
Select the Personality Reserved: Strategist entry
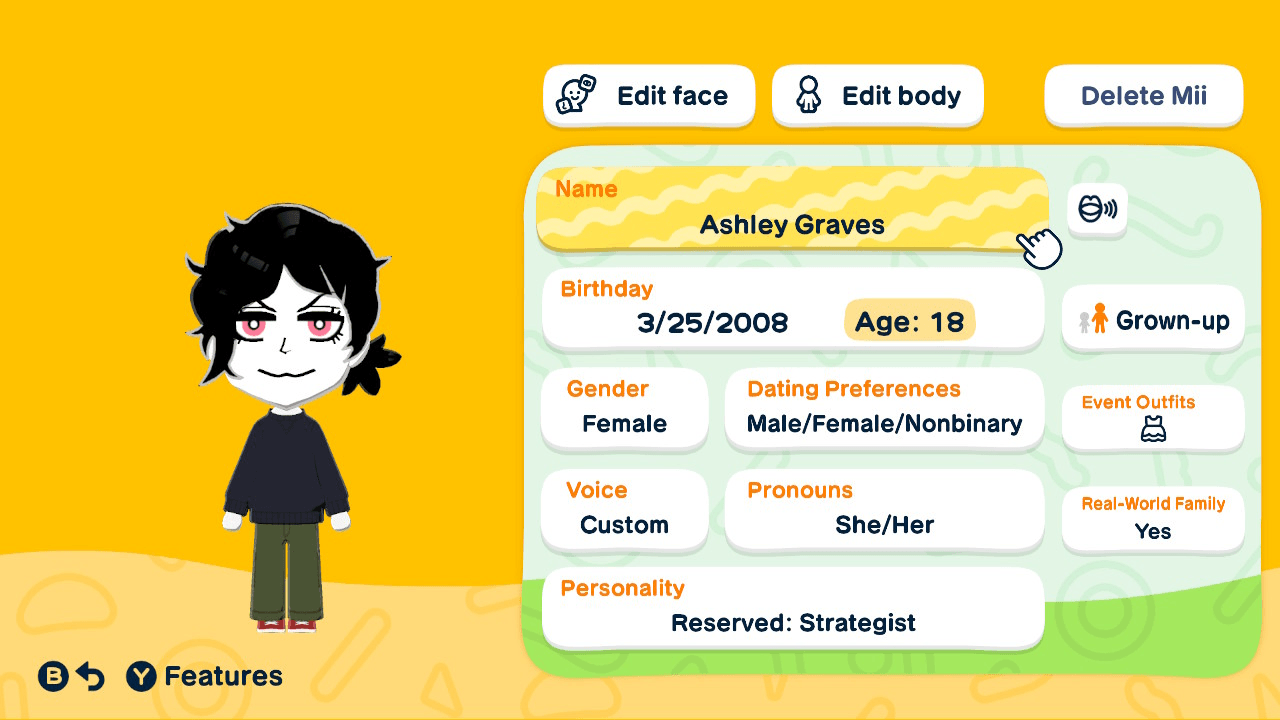pyautogui.click(x=793, y=607)
